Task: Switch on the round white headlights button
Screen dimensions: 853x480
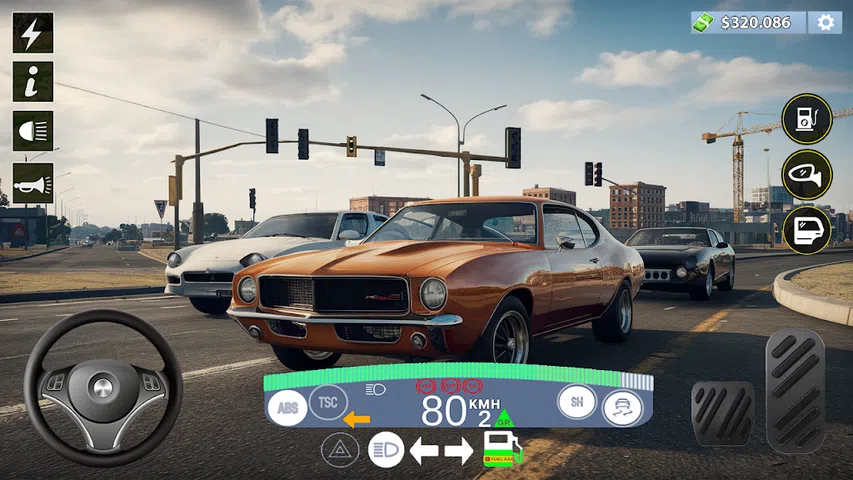Action: click(386, 450)
